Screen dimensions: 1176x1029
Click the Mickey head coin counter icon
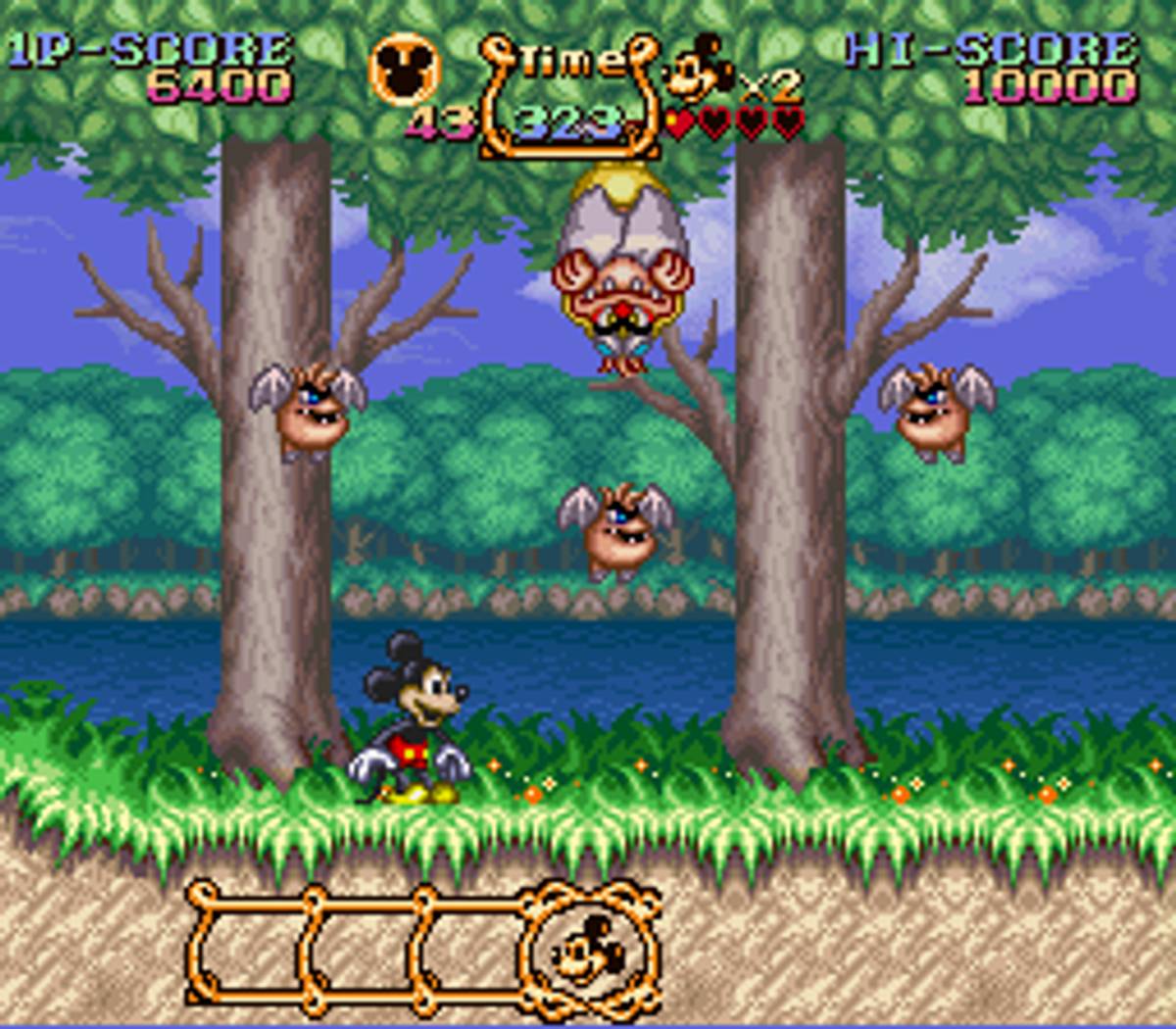tap(404, 71)
